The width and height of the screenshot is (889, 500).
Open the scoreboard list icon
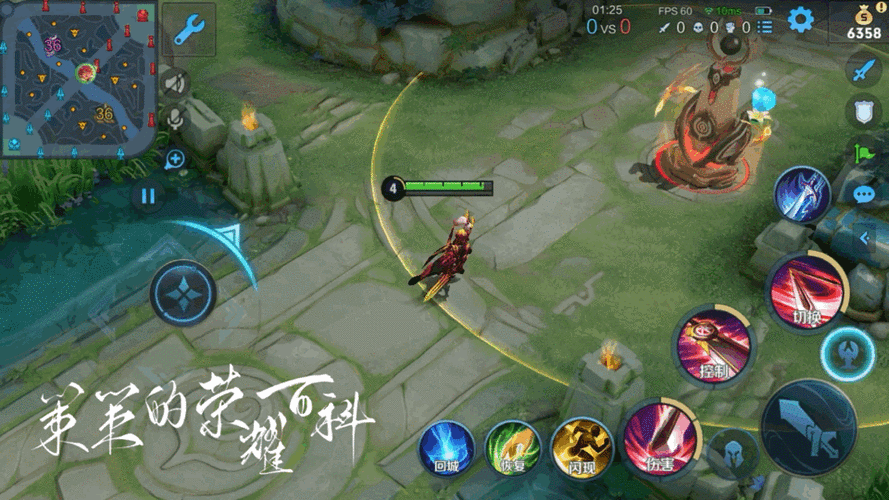pyautogui.click(x=764, y=27)
